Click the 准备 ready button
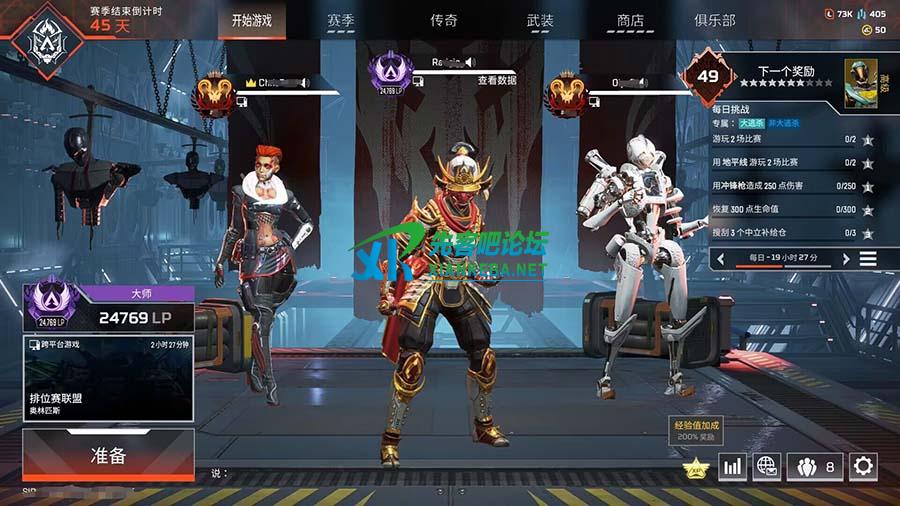The height and width of the screenshot is (506, 900). click(108, 456)
